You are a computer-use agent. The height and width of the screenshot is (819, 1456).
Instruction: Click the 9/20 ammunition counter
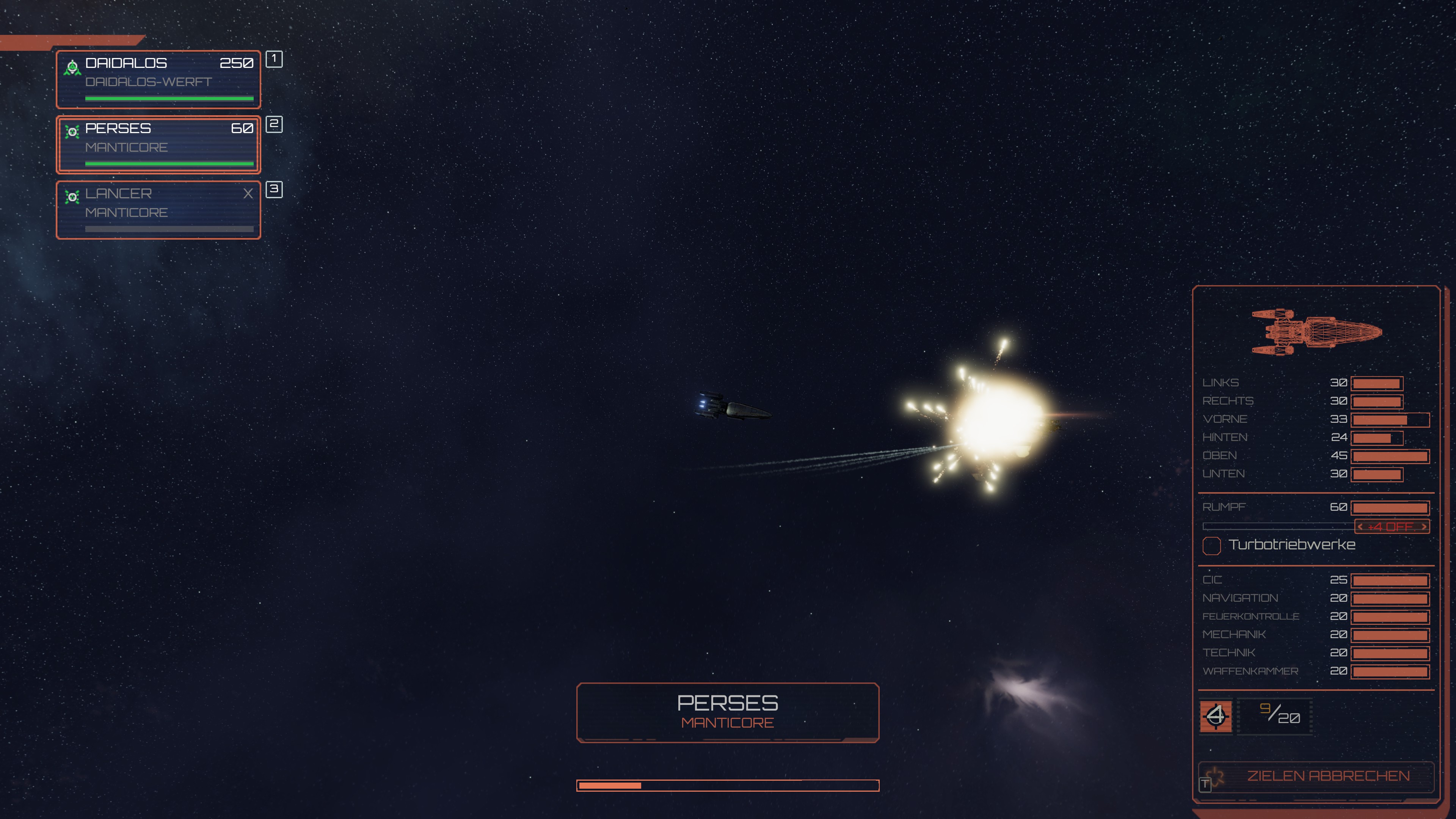pyautogui.click(x=1274, y=717)
